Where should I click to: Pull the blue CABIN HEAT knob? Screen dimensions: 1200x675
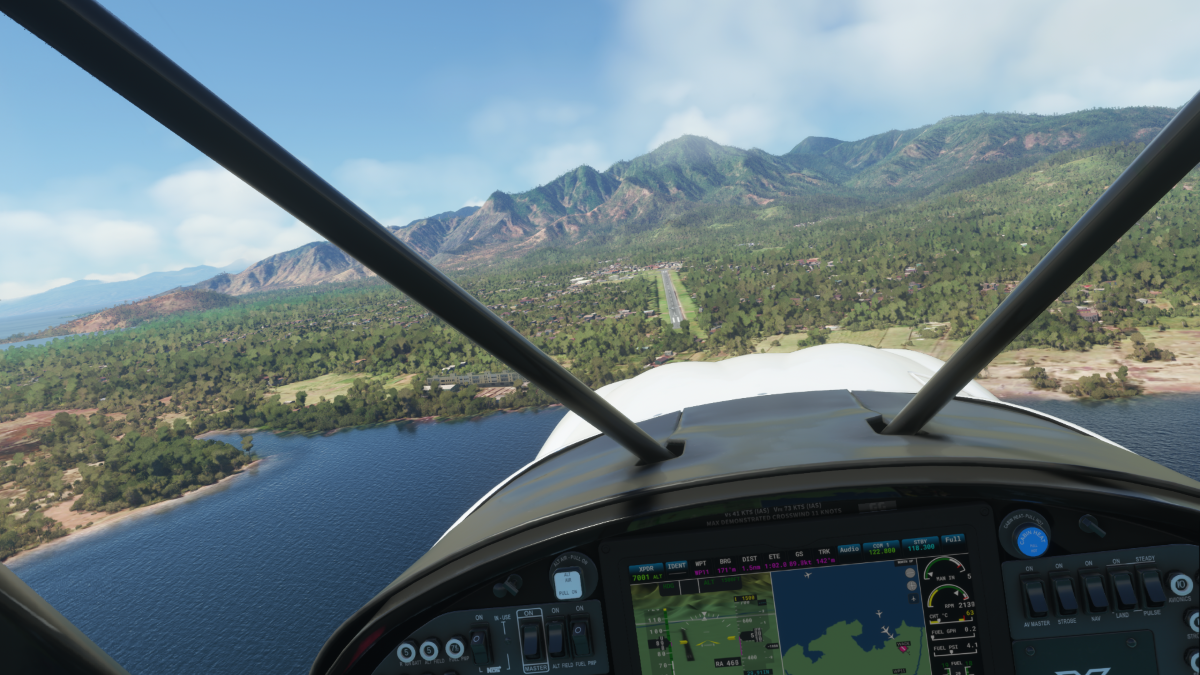1031,541
